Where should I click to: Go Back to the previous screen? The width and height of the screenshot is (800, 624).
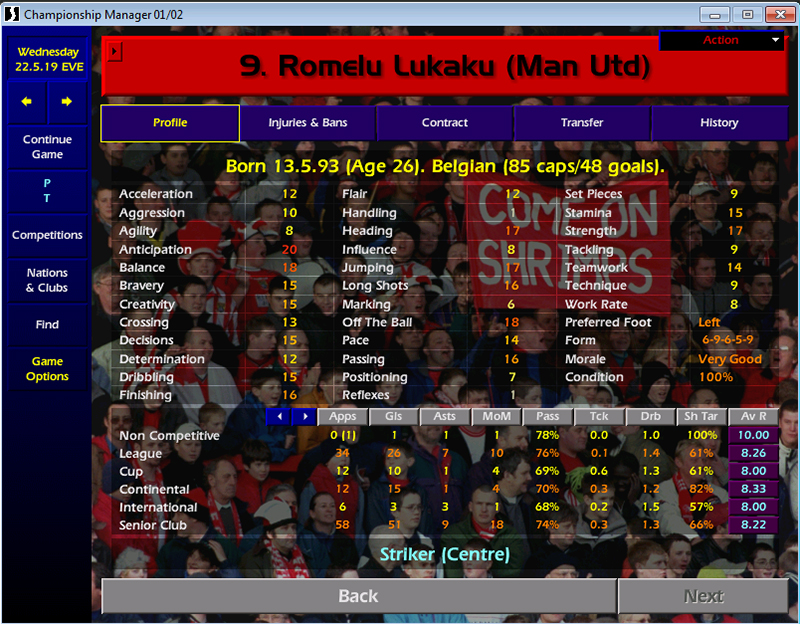pyautogui.click(x=358, y=596)
